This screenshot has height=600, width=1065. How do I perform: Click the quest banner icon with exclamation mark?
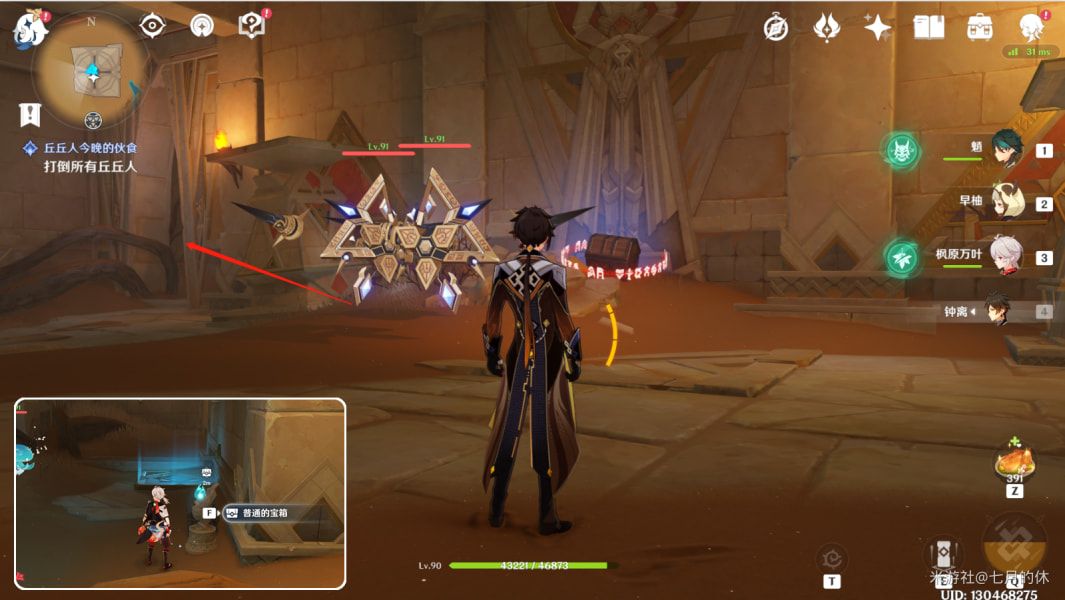pyautogui.click(x=30, y=114)
